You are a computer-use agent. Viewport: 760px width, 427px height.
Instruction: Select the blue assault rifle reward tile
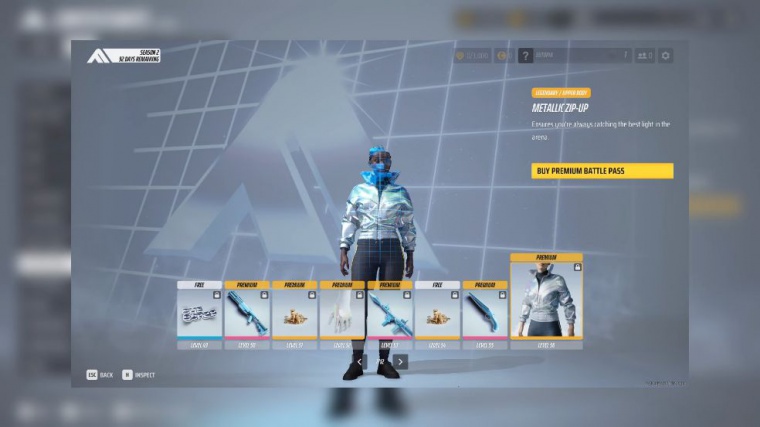(x=390, y=314)
